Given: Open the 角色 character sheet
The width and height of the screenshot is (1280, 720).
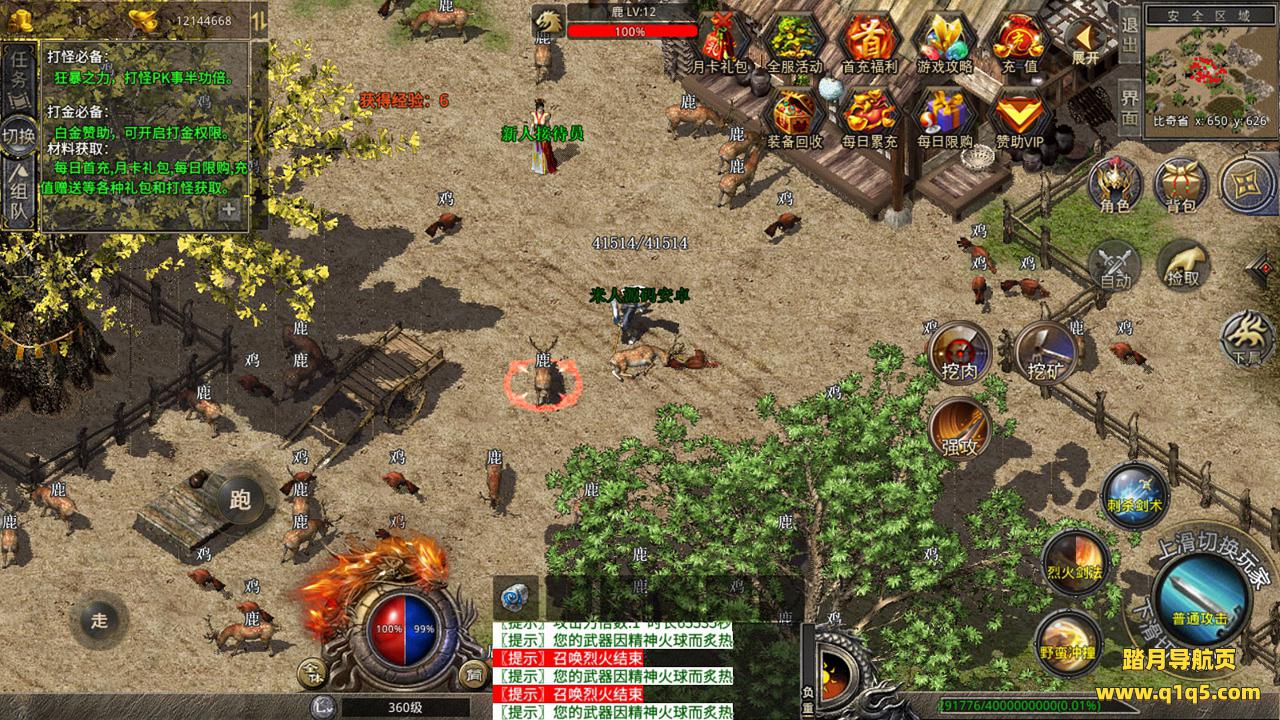Looking at the screenshot, I should point(1114,185).
